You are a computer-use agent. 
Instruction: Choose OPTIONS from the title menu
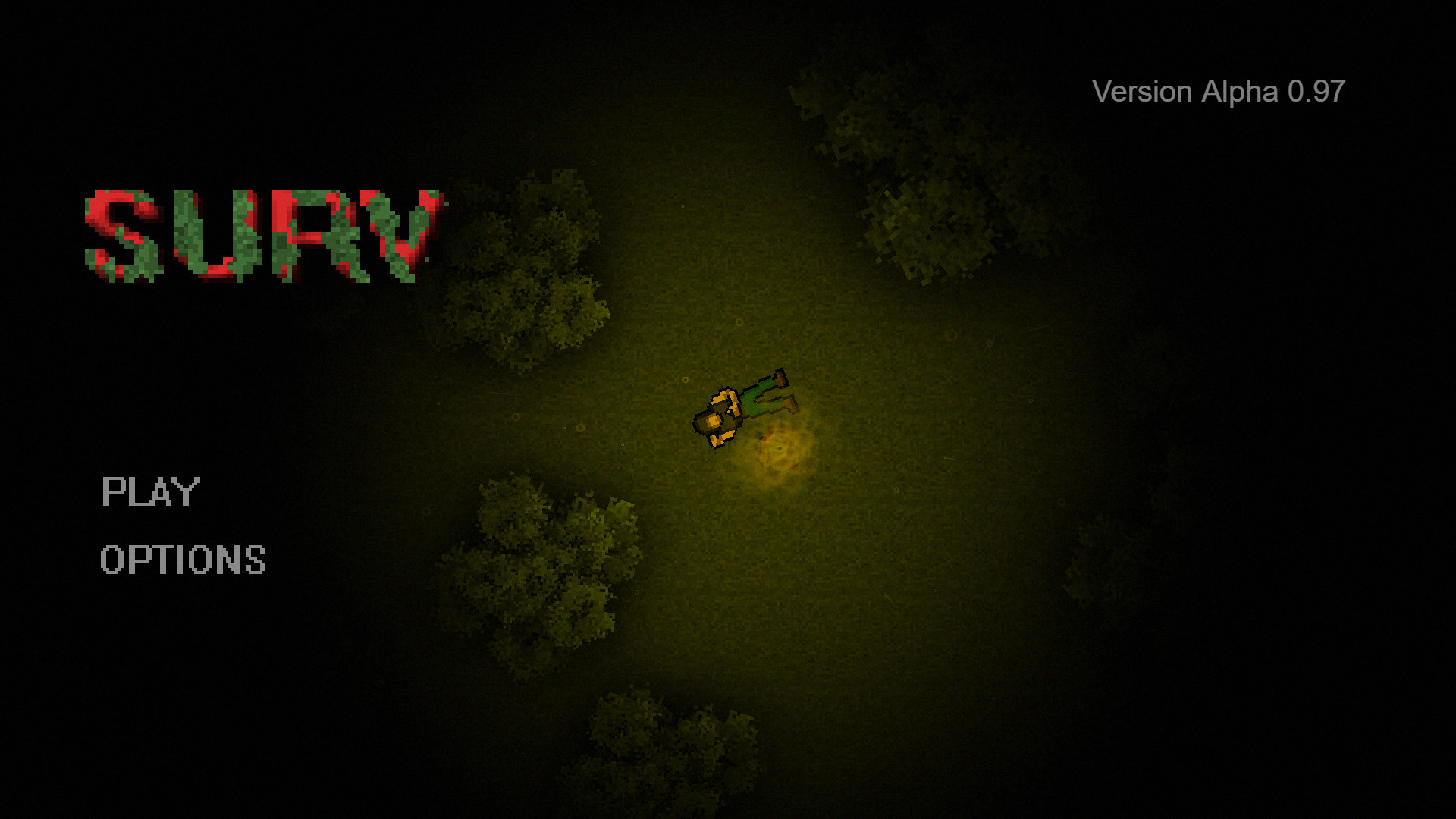coord(183,559)
